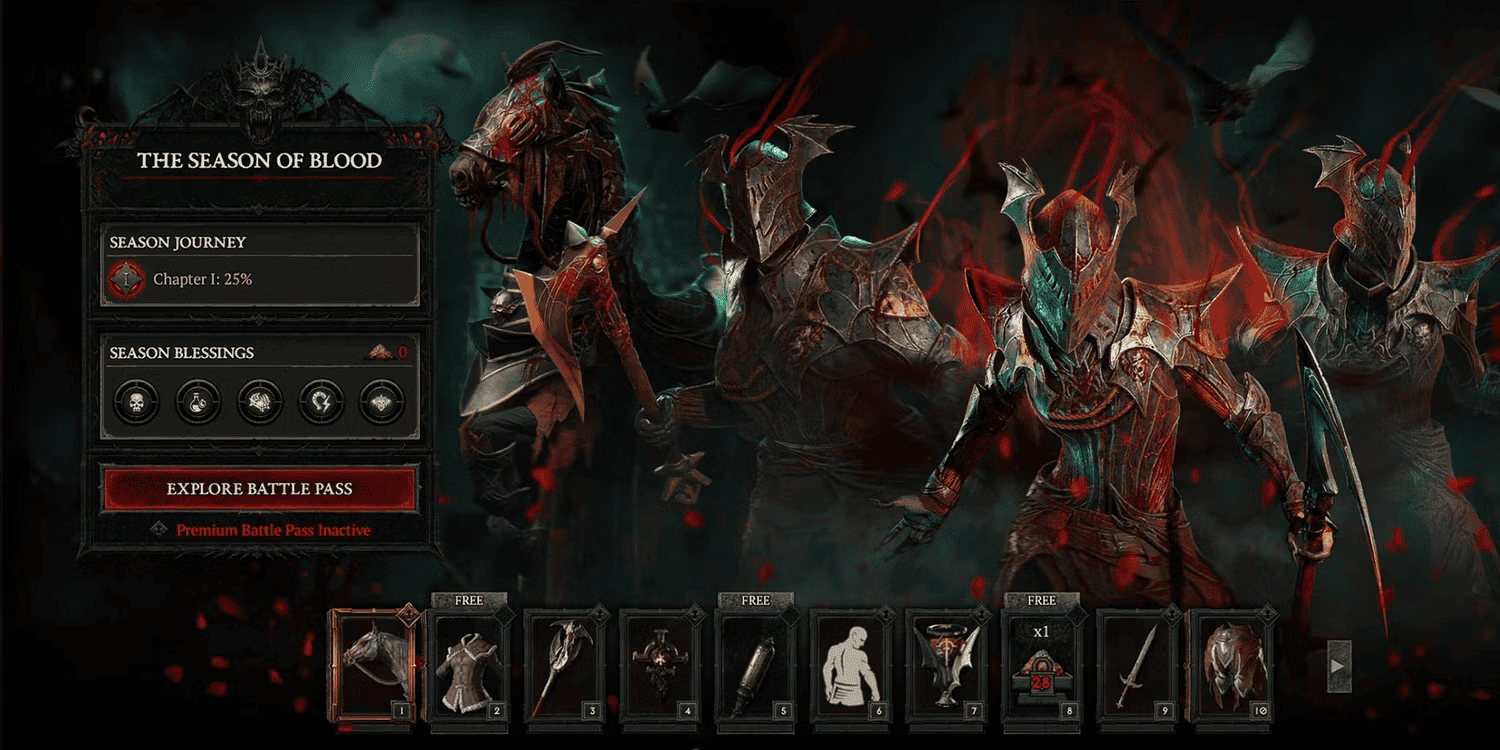The width and height of the screenshot is (1500, 750).
Task: Choose the axe weapon reward at tier 3
Action: coord(563,664)
